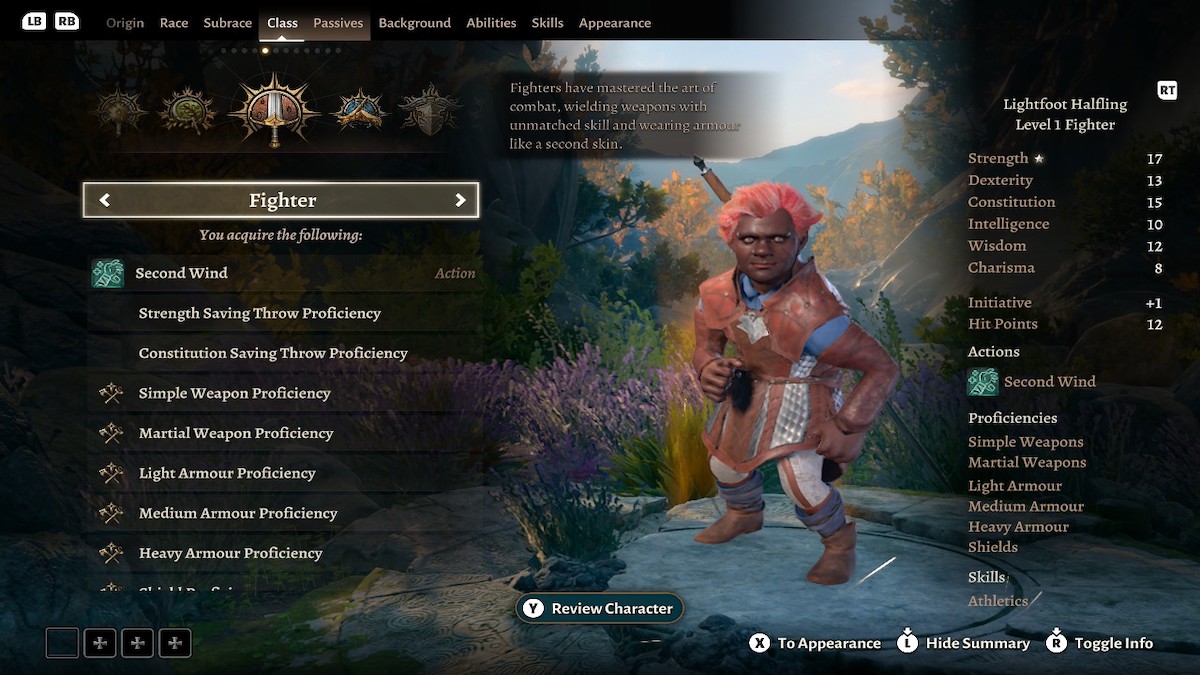This screenshot has height=675, width=1200.
Task: Select Heavy Armour Proficiency row
Action: tap(283, 553)
